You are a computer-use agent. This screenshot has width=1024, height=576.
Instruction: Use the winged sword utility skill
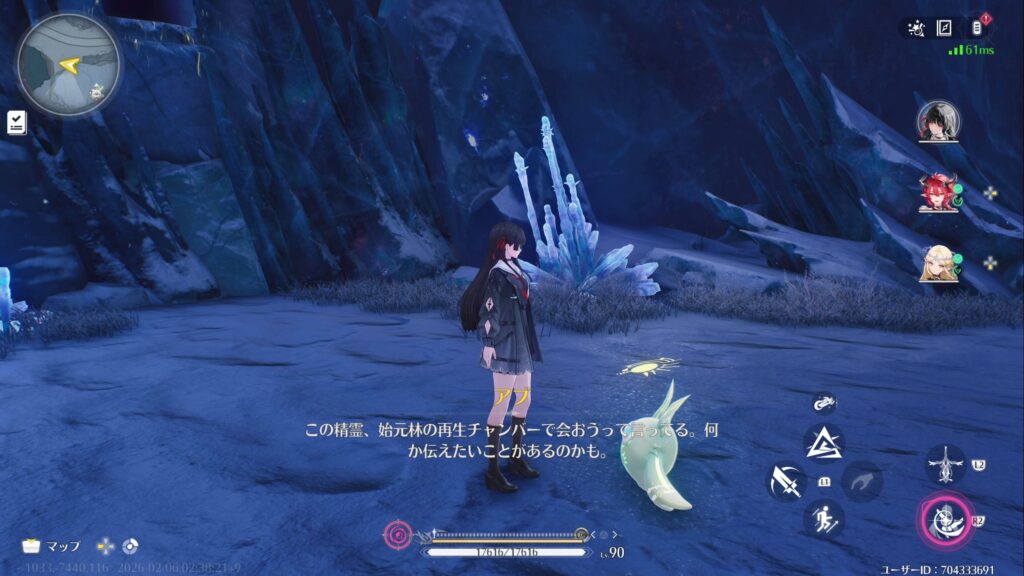(x=945, y=465)
